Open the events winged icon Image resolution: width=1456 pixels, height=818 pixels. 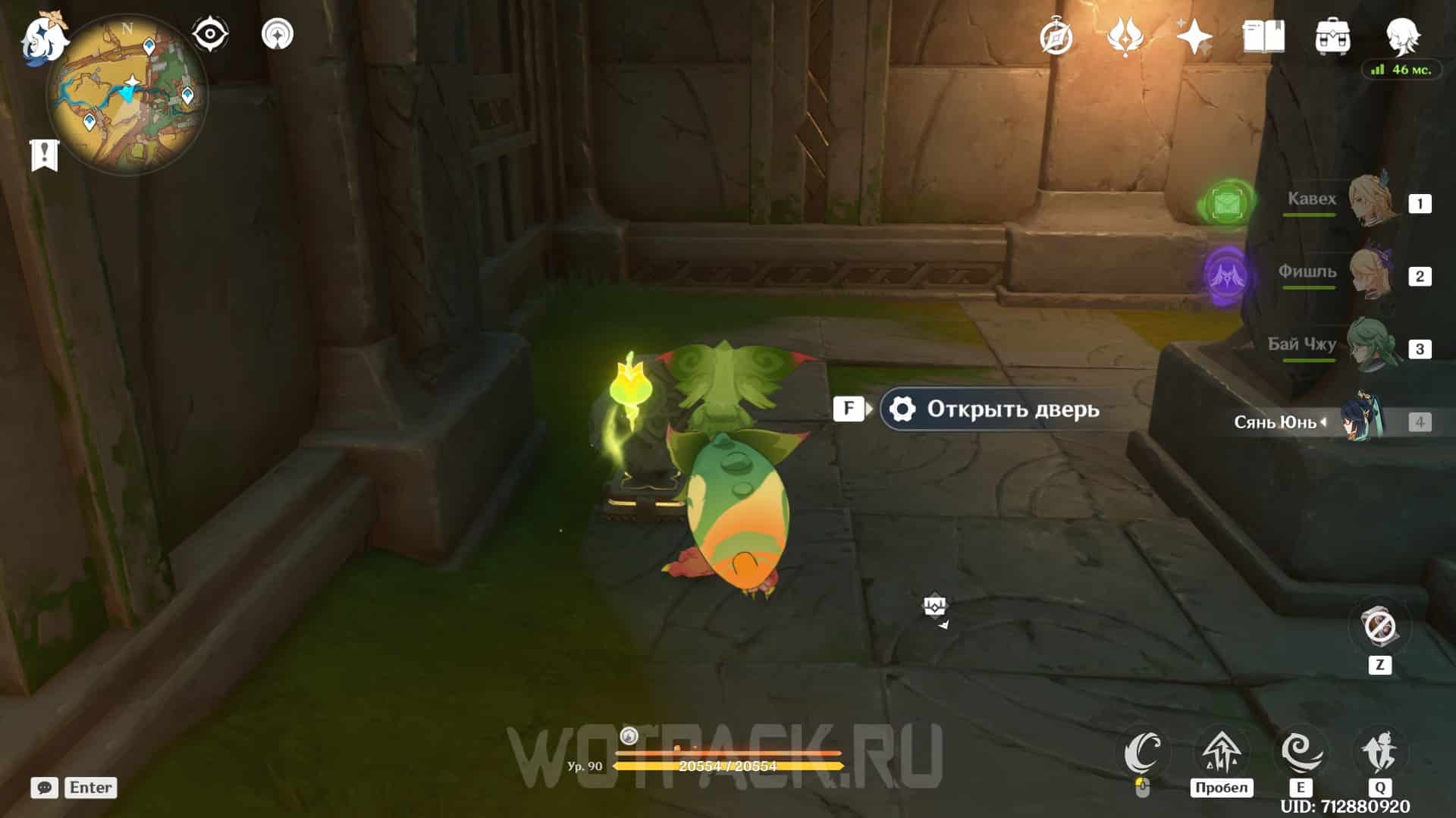1125,36
